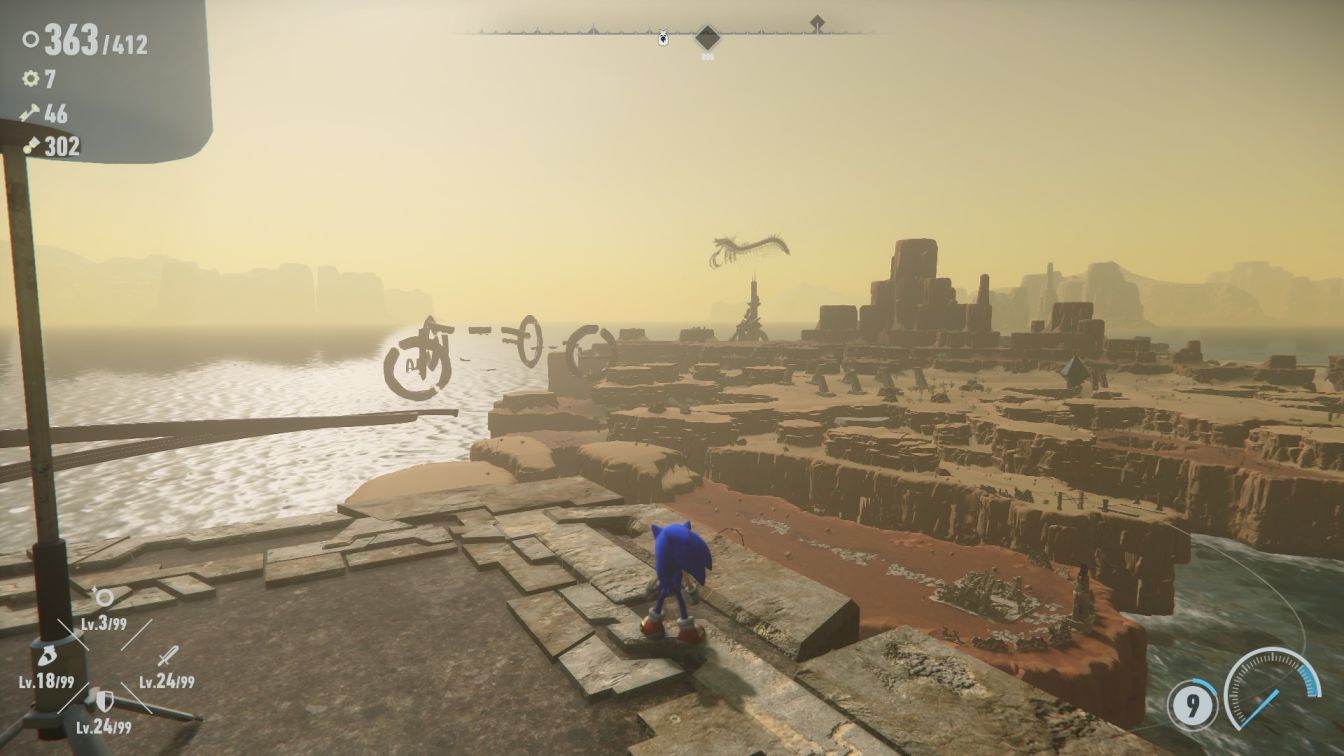Viewport: 1344px width, 756px height.
Task: Click the ring icon beside 363/412
Action: point(31,41)
